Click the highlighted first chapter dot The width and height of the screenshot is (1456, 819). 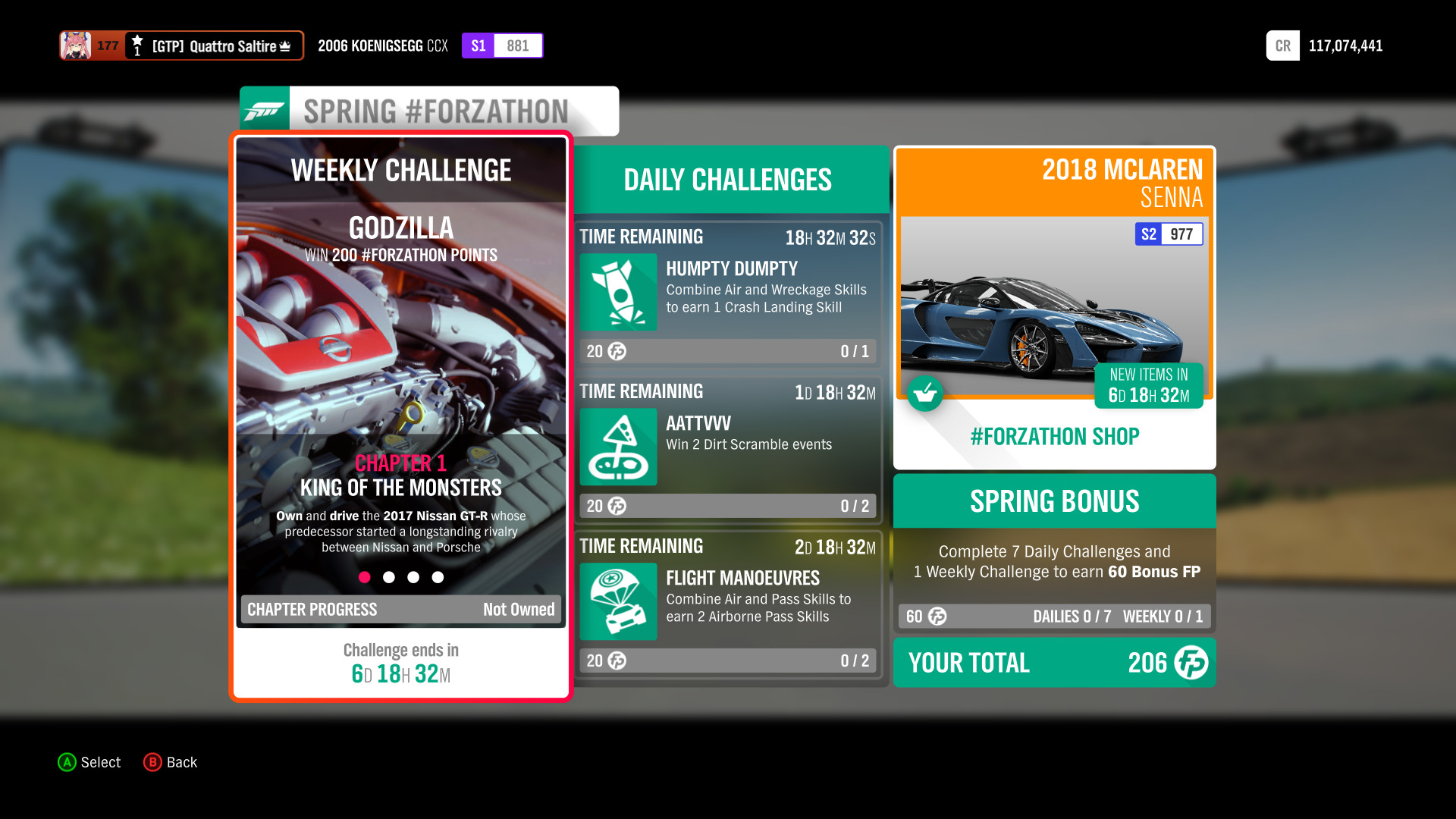tap(365, 577)
